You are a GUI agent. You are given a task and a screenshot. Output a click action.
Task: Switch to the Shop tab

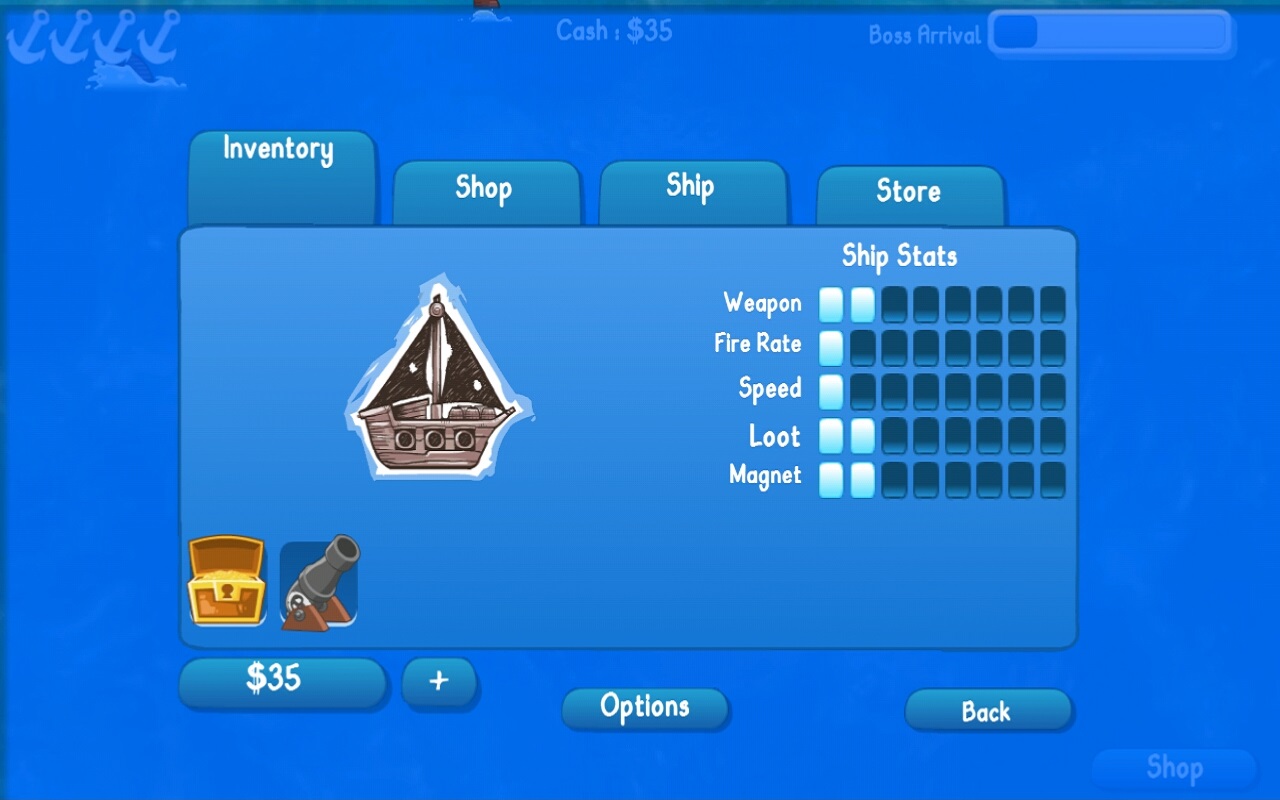point(486,189)
